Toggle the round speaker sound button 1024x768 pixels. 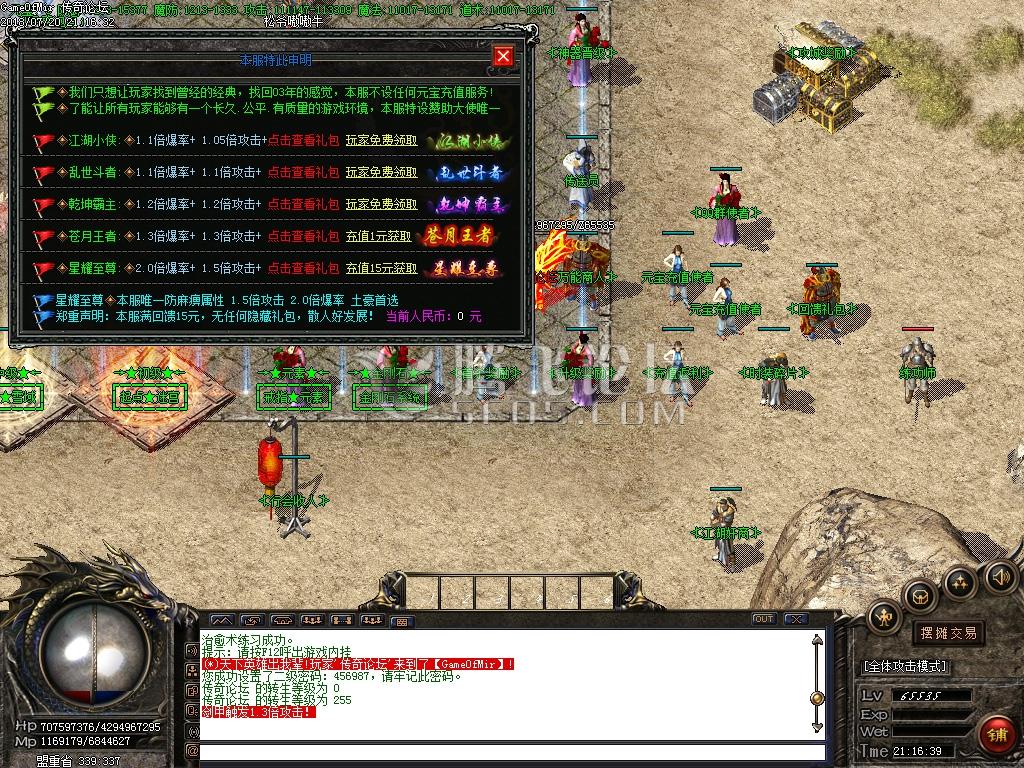point(1000,575)
